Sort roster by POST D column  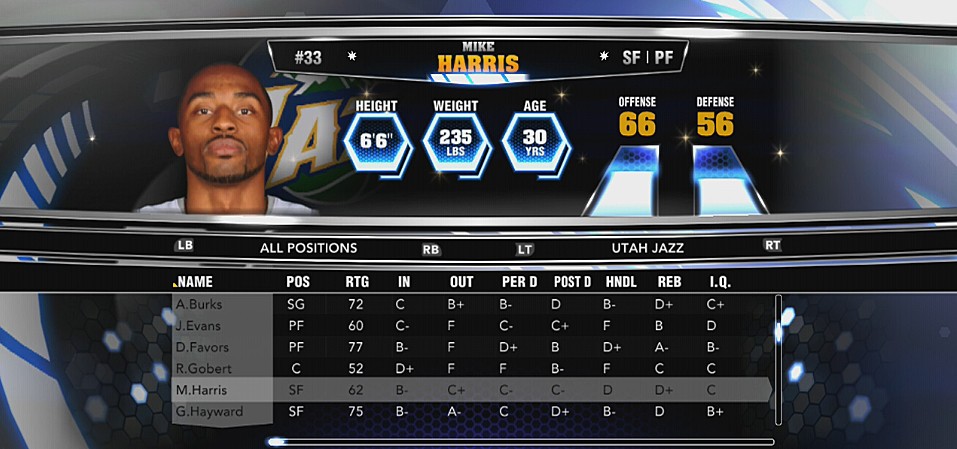(574, 282)
